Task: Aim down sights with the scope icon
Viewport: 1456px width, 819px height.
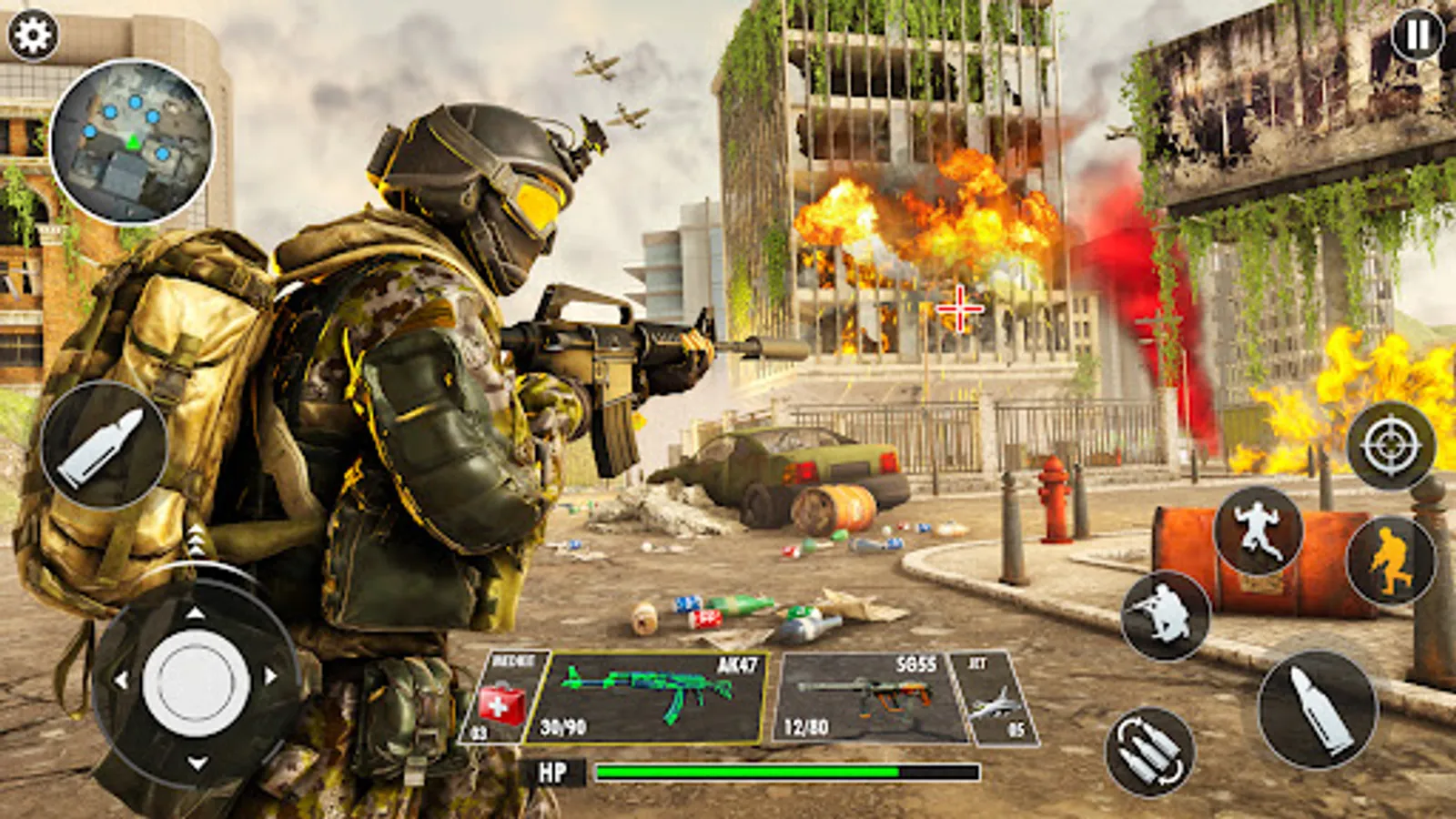Action: click(1389, 447)
